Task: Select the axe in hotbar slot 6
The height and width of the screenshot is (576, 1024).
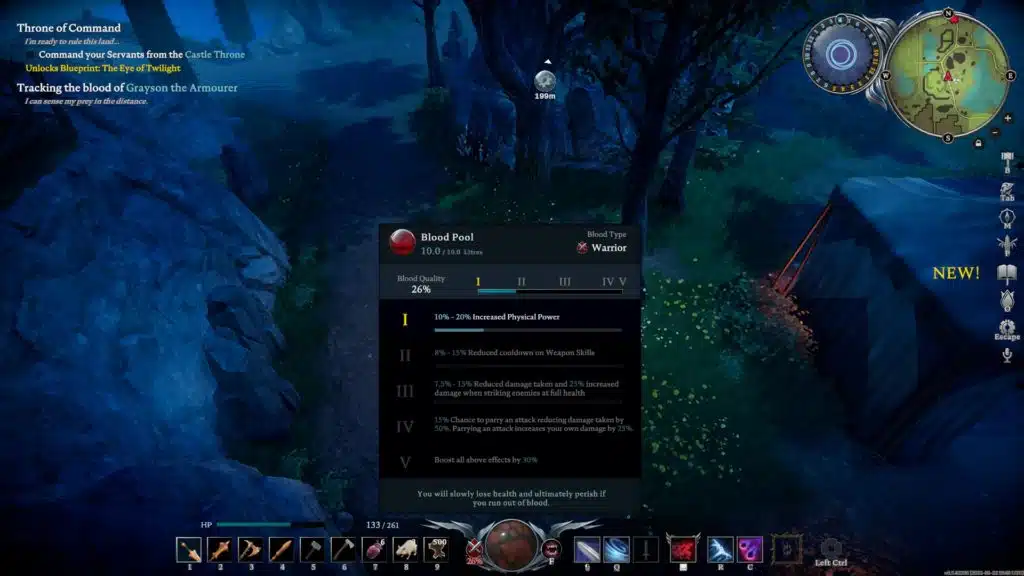Action: coord(344,549)
